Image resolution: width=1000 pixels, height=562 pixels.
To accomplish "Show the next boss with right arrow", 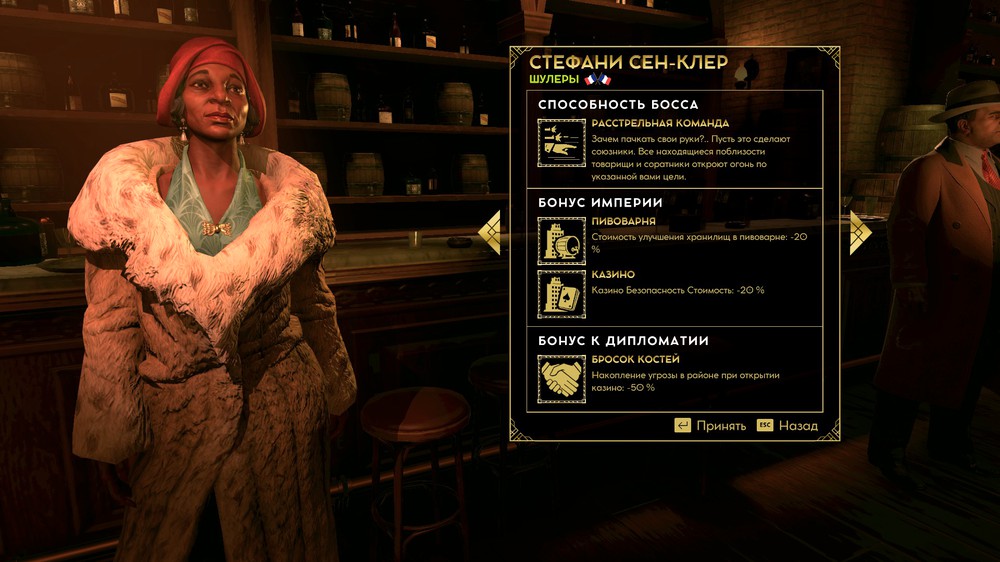I will [860, 232].
